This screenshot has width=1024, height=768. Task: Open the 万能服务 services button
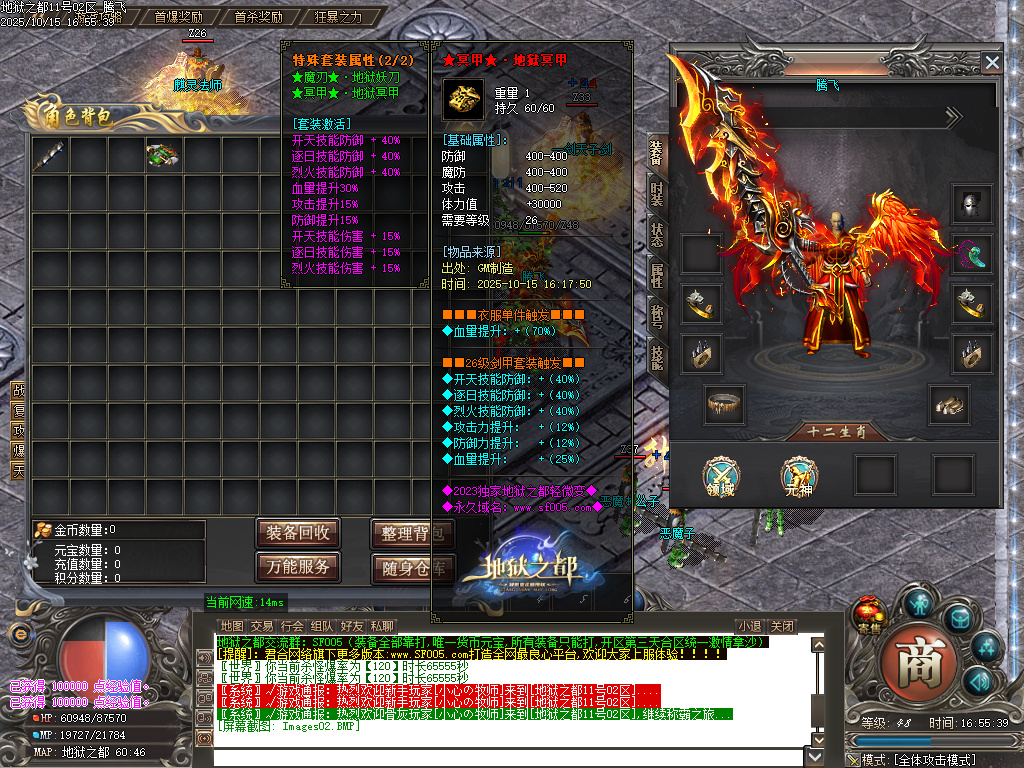[297, 567]
